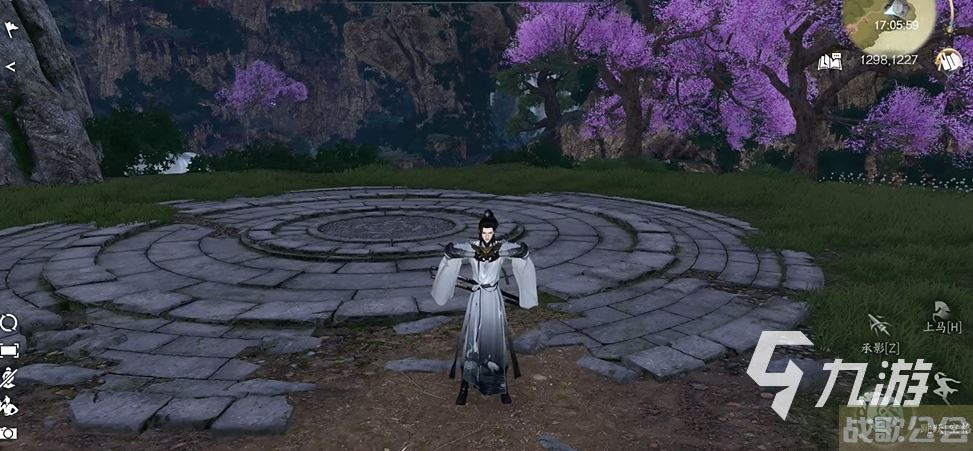Toggle the rectangular frame fullscreen icon

tap(9, 350)
